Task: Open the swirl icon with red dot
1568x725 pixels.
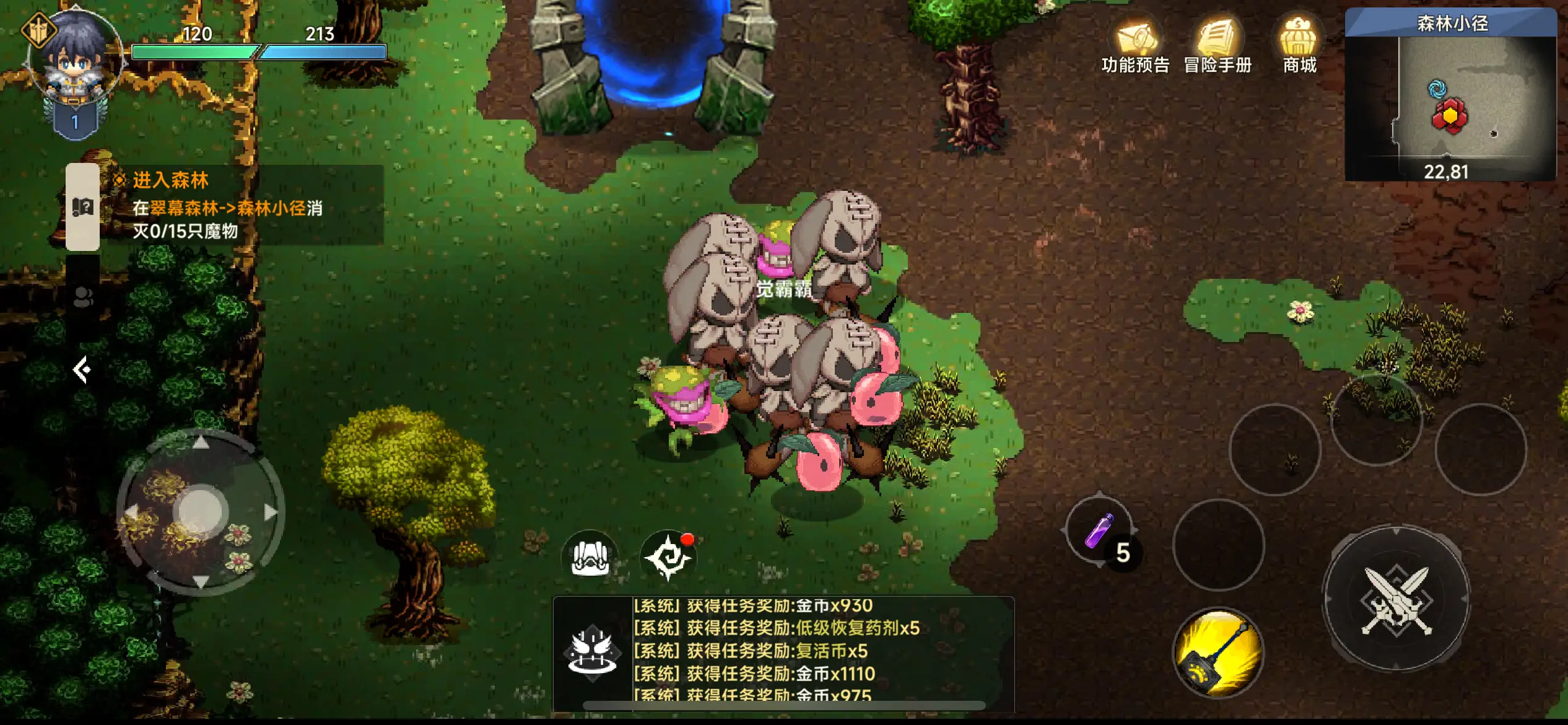Action: coord(668,556)
